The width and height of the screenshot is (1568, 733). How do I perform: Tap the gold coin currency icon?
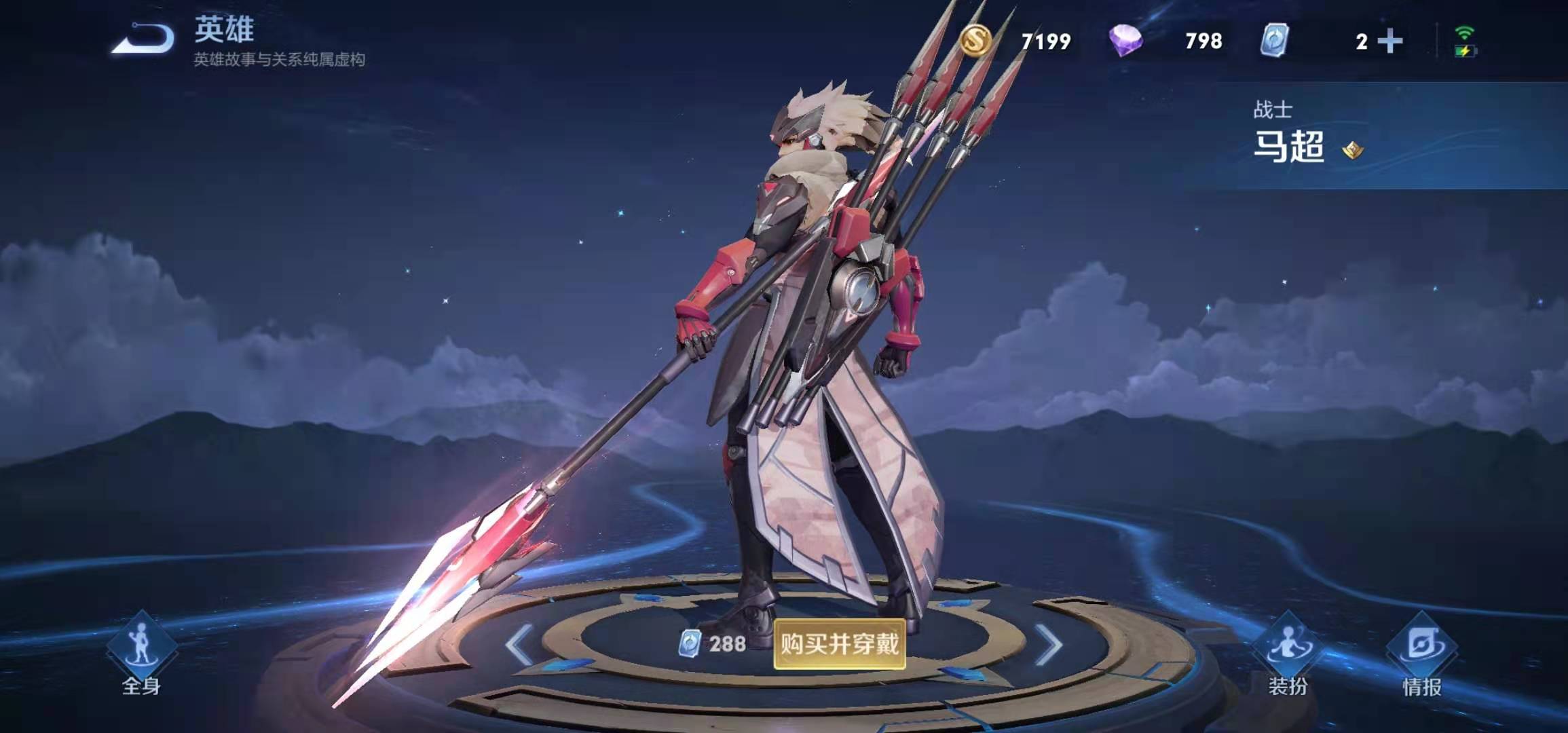pyautogui.click(x=975, y=41)
